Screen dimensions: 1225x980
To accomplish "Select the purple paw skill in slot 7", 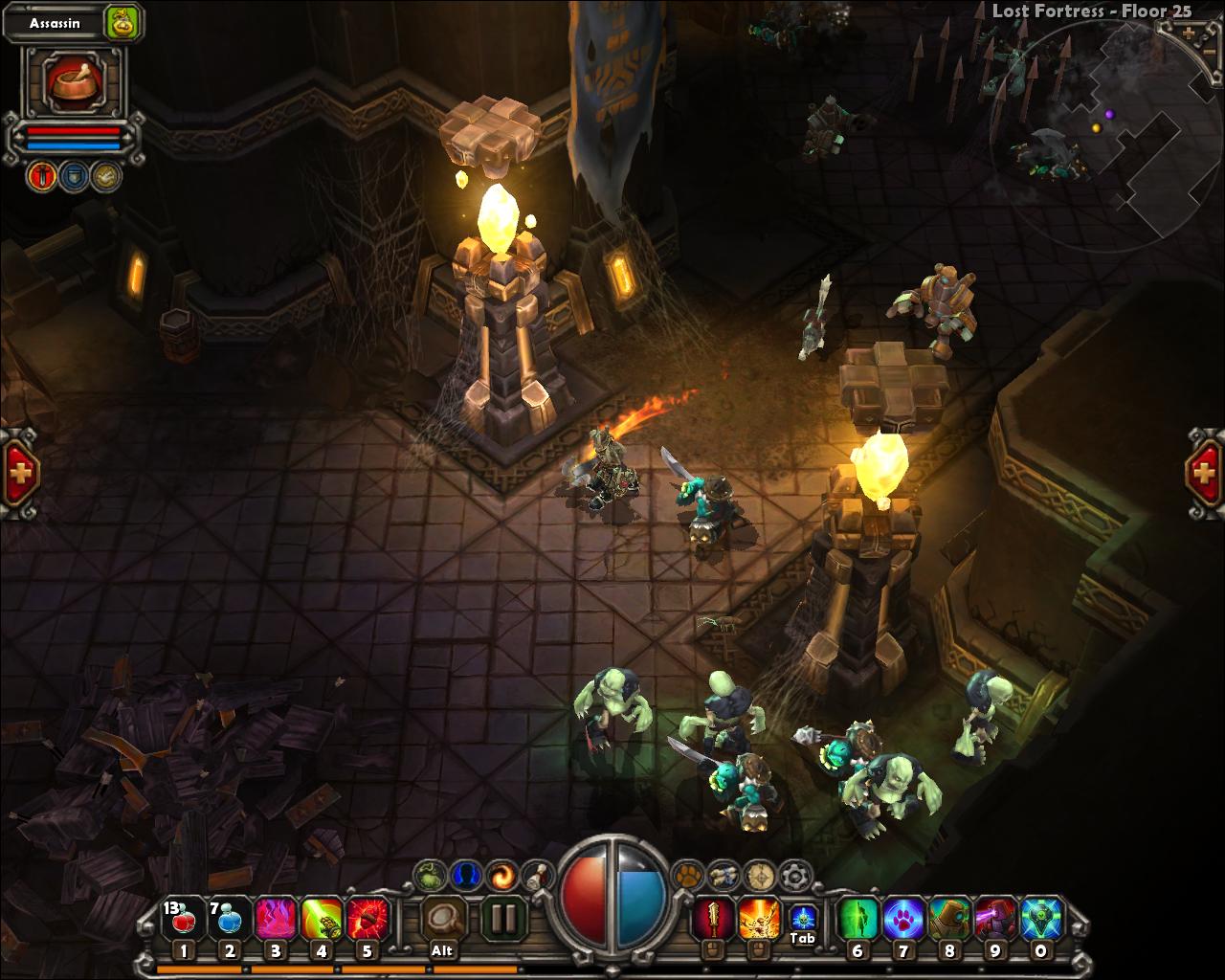I will click(902, 916).
